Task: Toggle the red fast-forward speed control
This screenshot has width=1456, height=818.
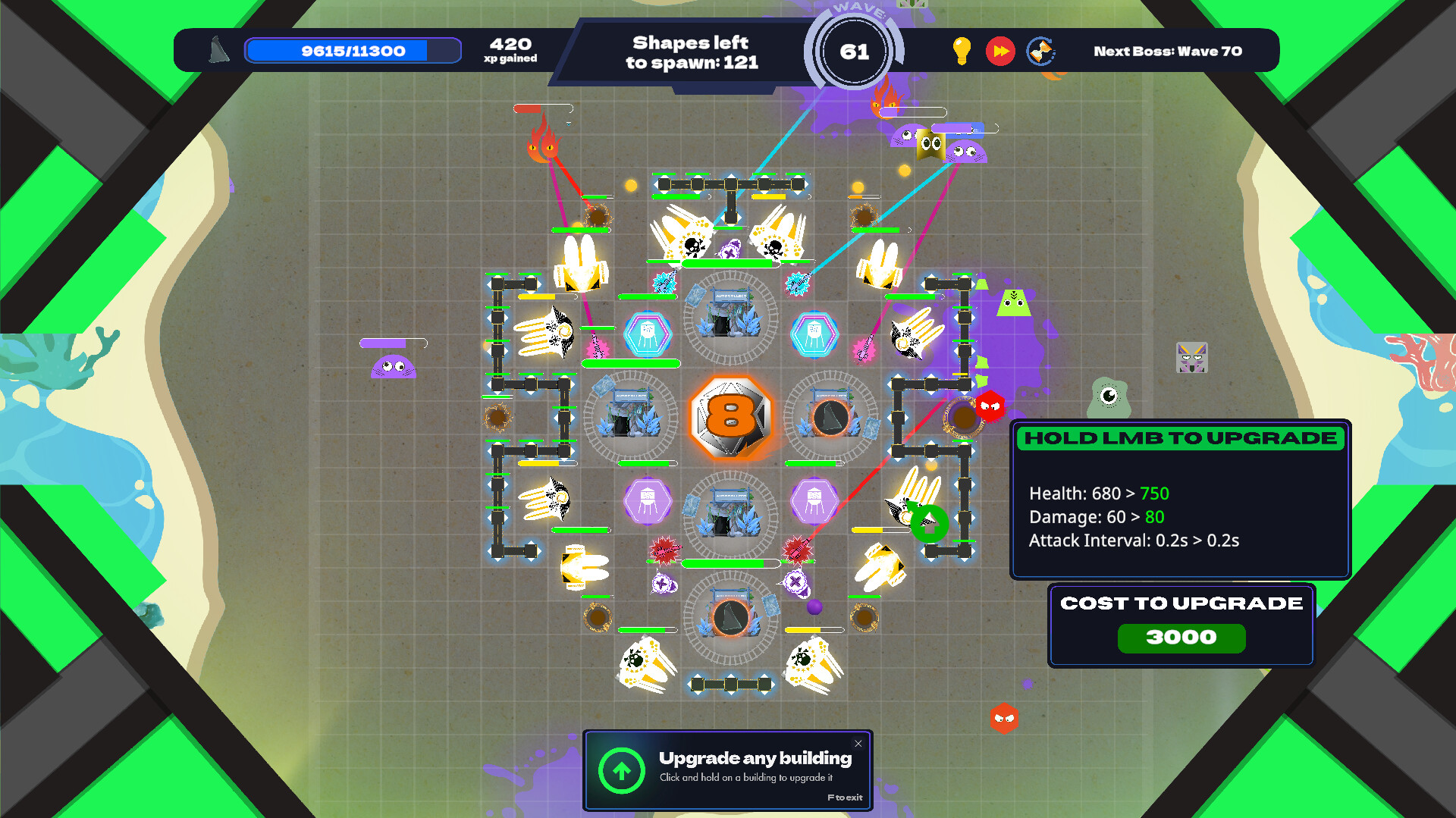Action: point(1000,51)
